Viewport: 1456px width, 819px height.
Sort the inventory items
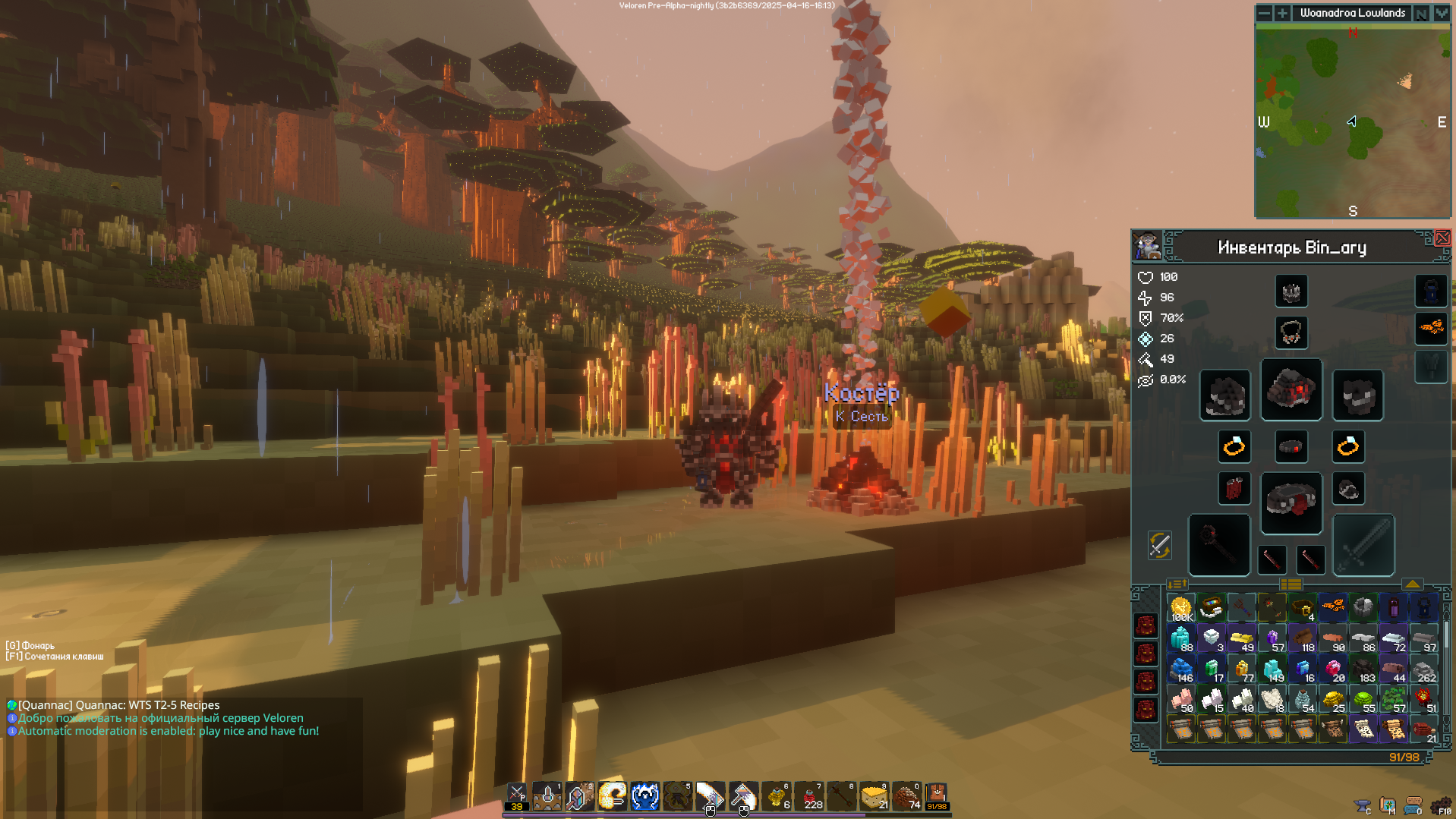pos(1177,584)
